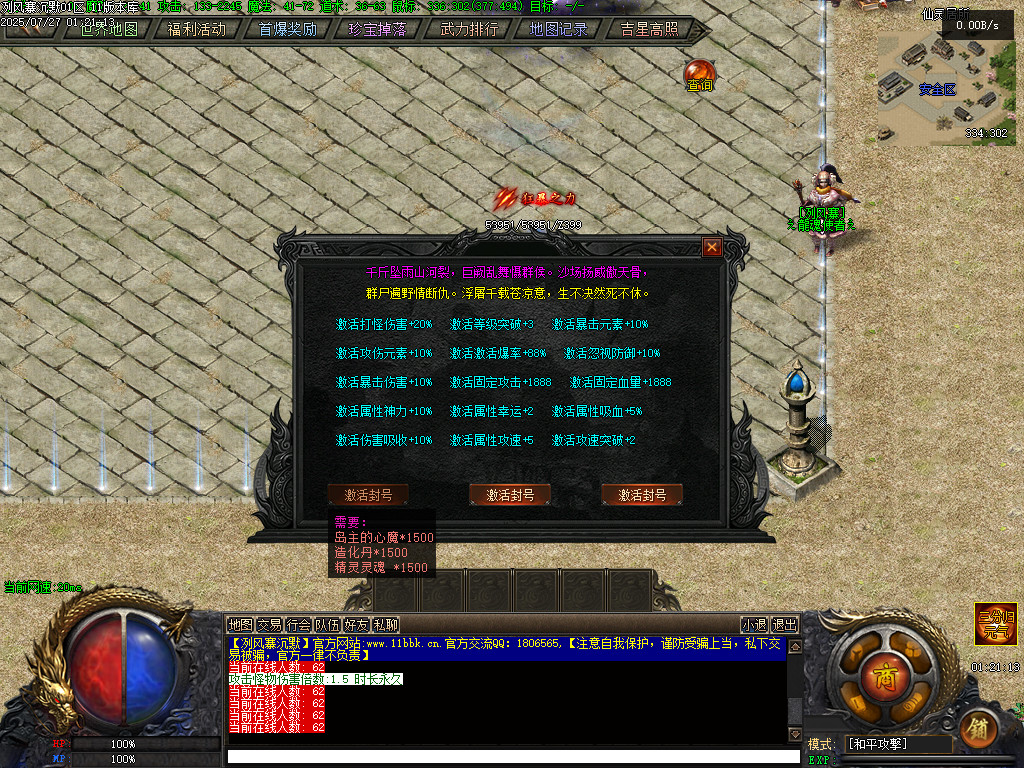The image size is (1024, 768).
Task: Show the 首爆奖励 first-drop rewards
Action: coord(287,29)
